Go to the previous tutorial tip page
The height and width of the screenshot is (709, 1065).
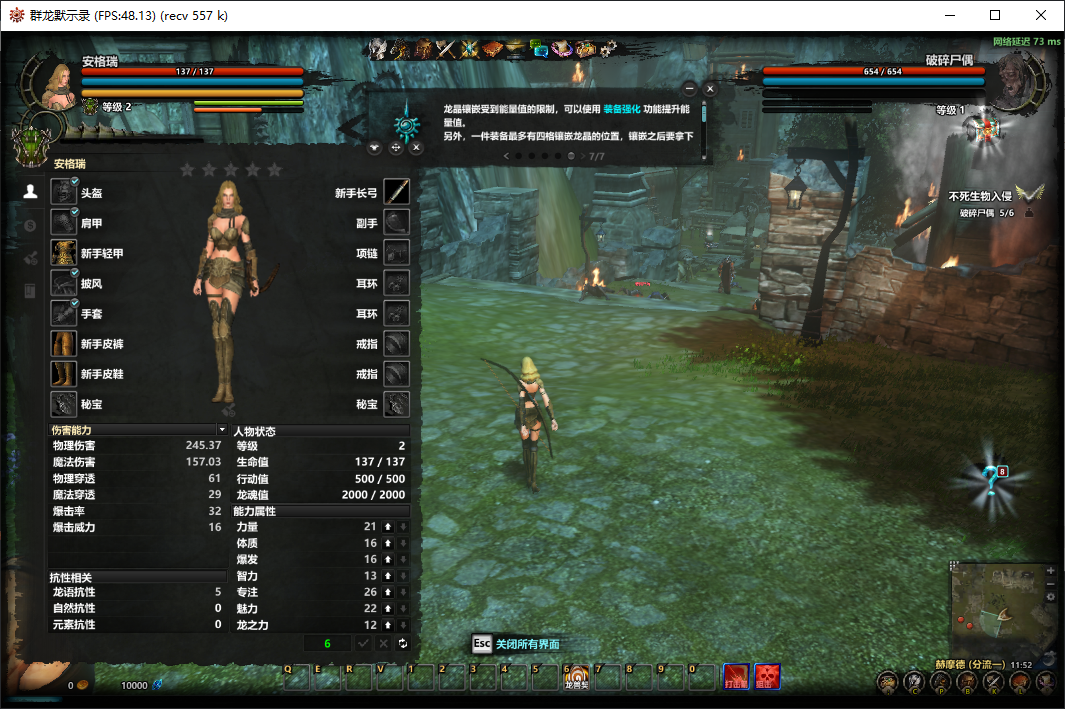506,156
